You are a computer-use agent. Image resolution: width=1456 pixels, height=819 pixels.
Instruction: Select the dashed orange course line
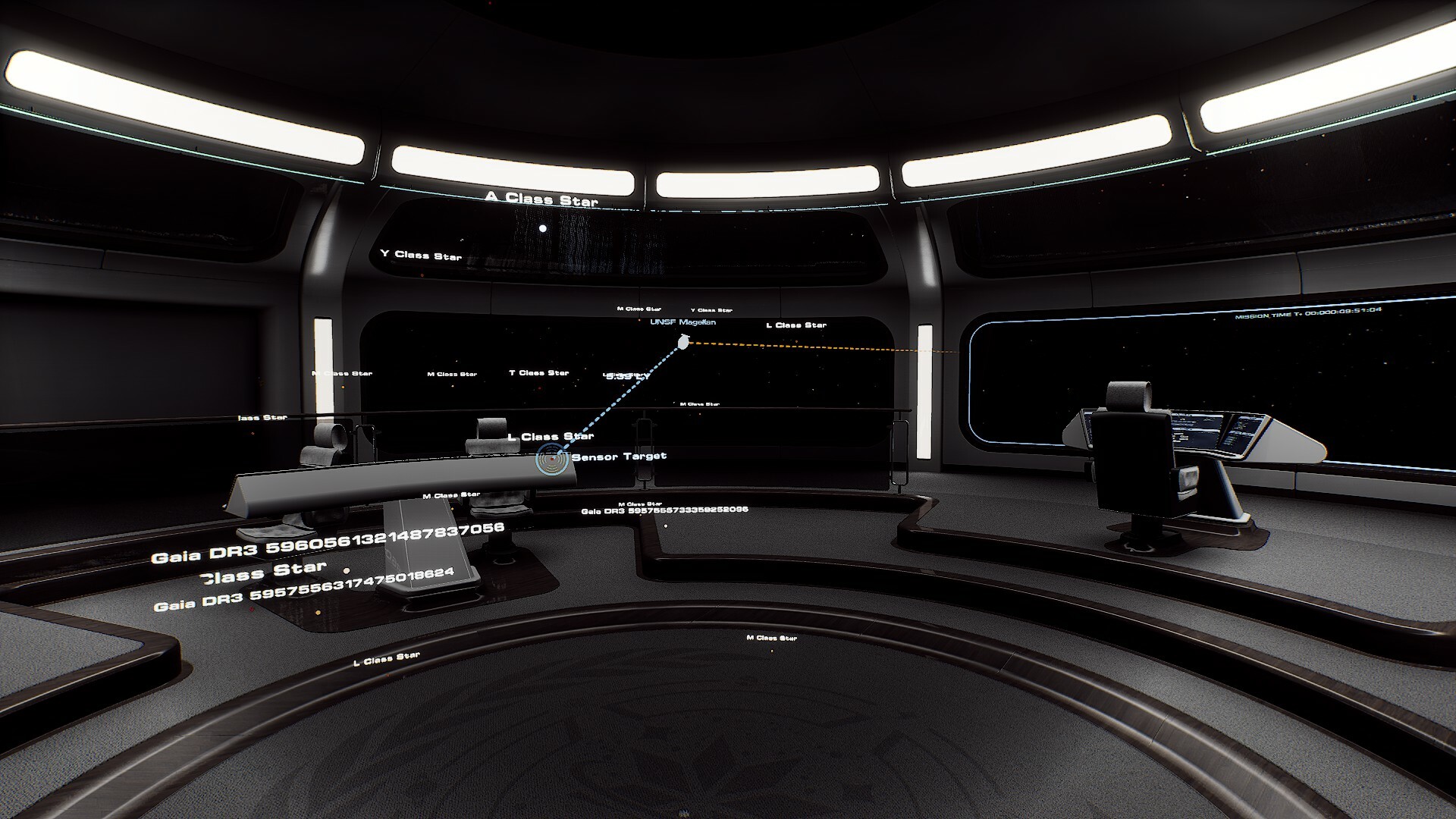tap(834, 351)
